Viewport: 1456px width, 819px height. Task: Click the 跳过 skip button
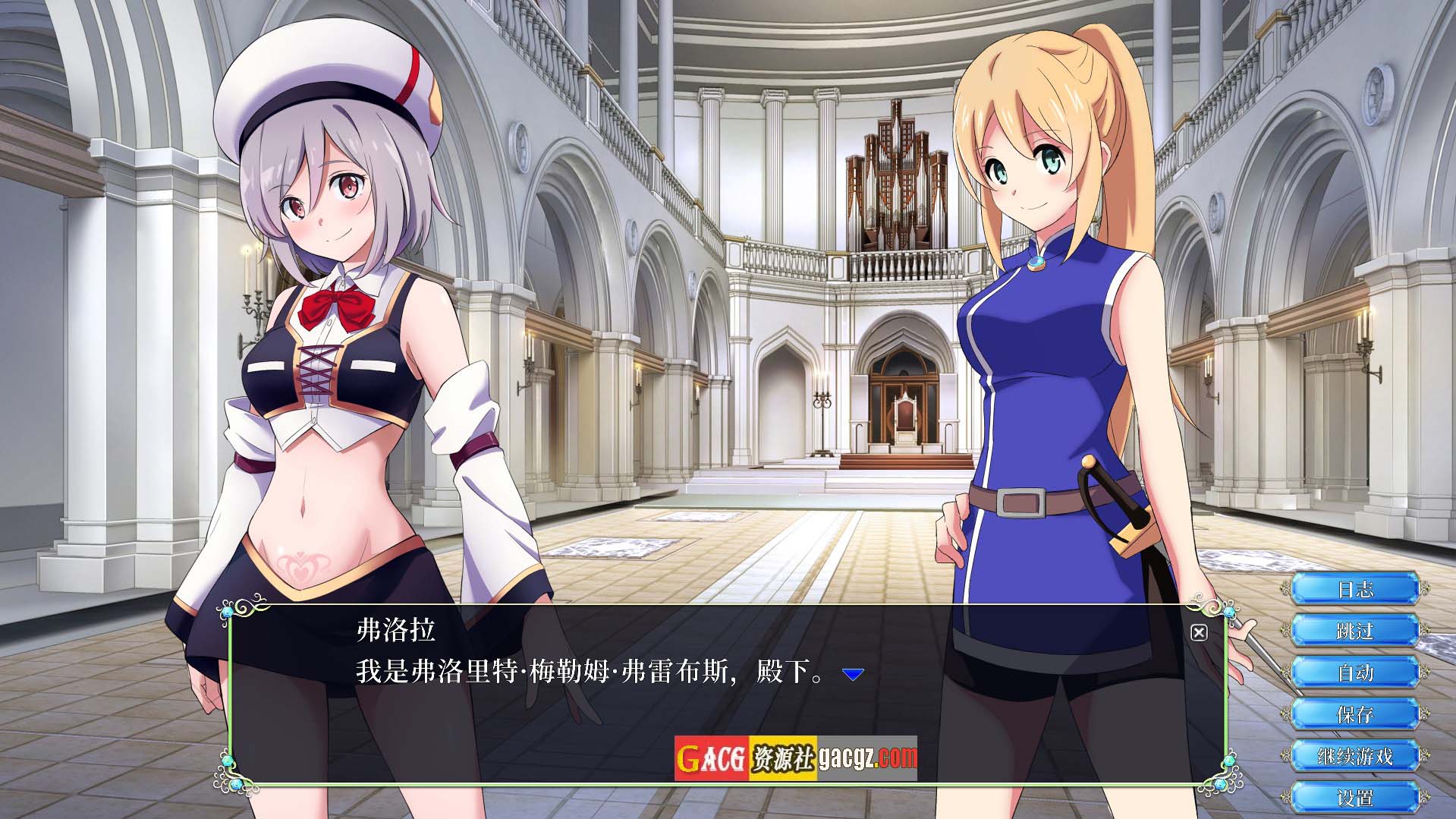[x=1355, y=631]
